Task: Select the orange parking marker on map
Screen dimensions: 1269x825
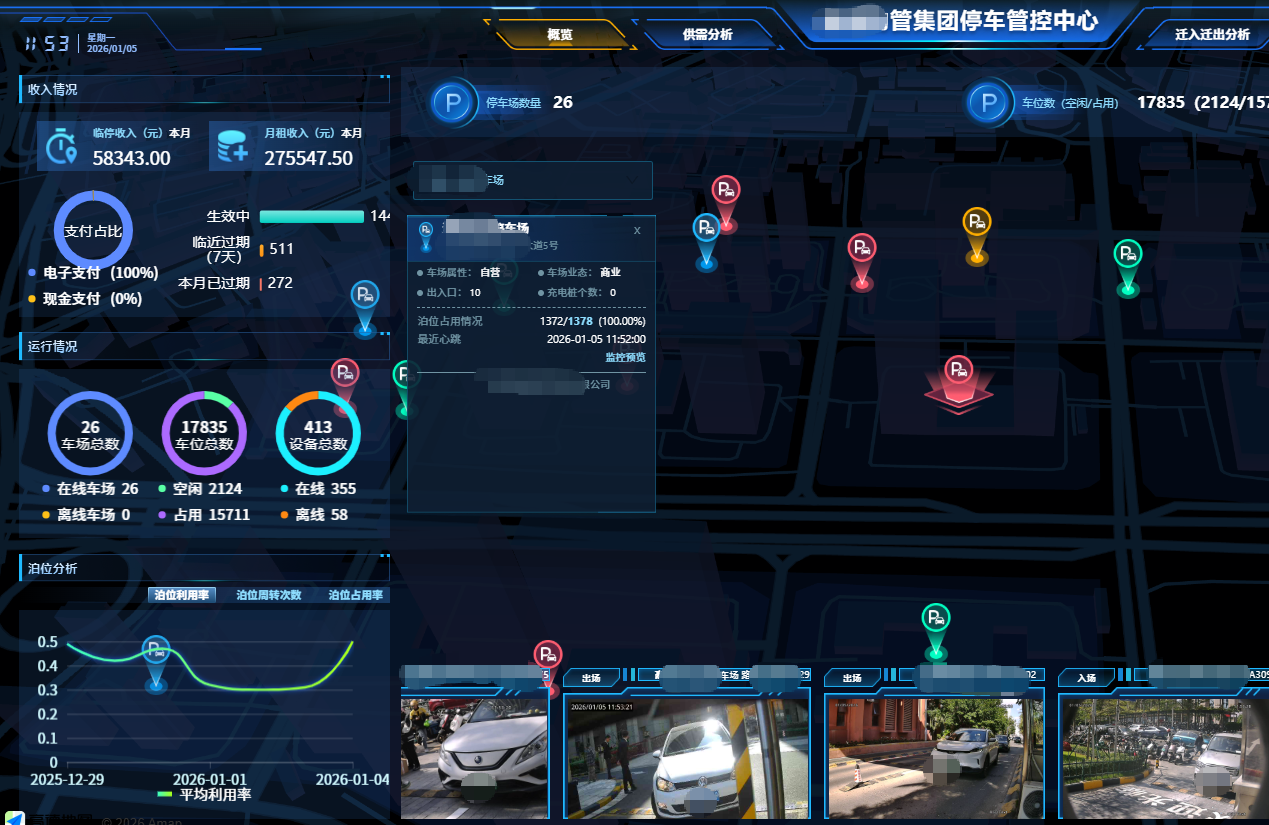Action: (x=977, y=224)
